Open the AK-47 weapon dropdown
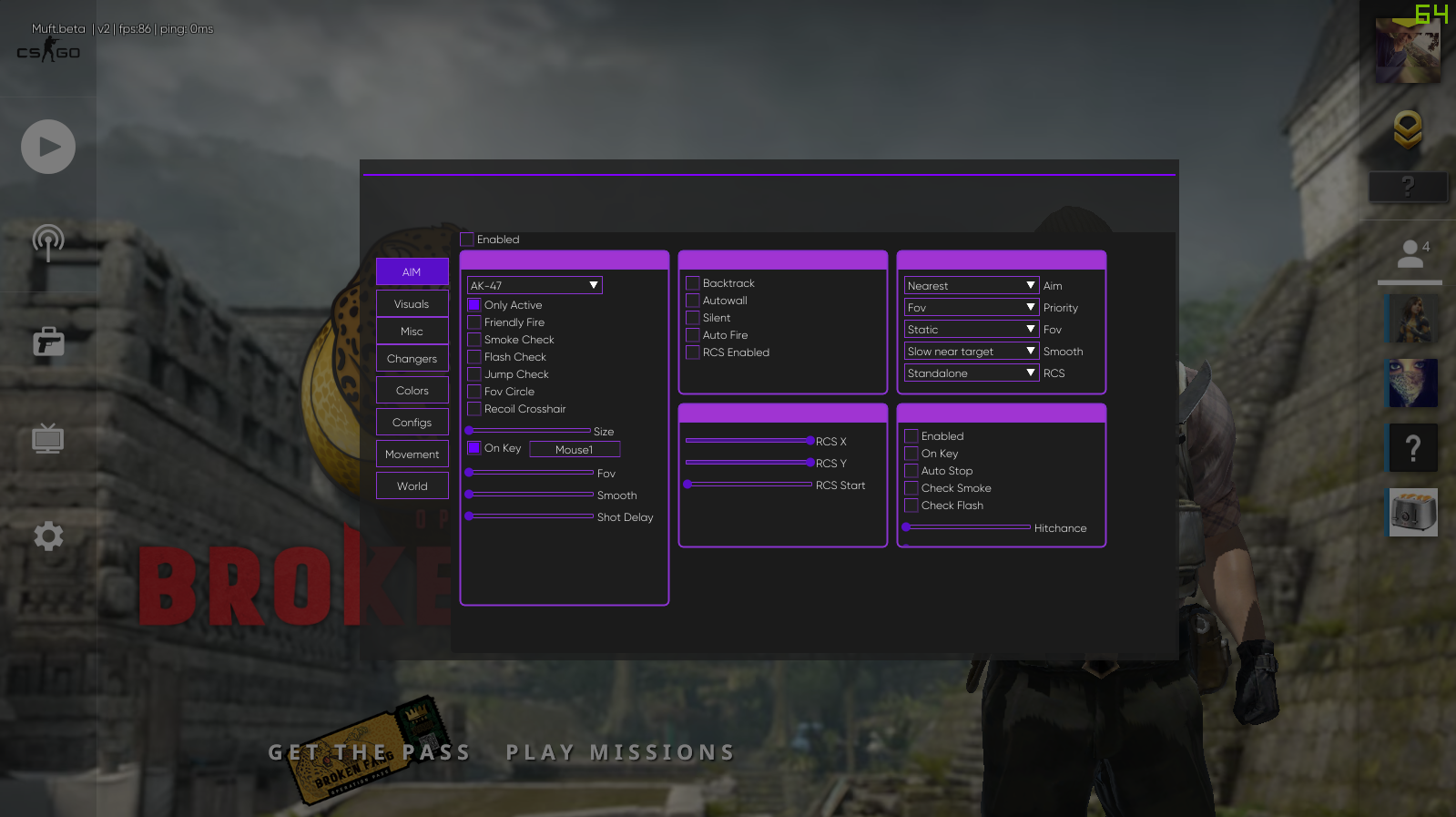The width and height of the screenshot is (1456, 817). [x=535, y=286]
